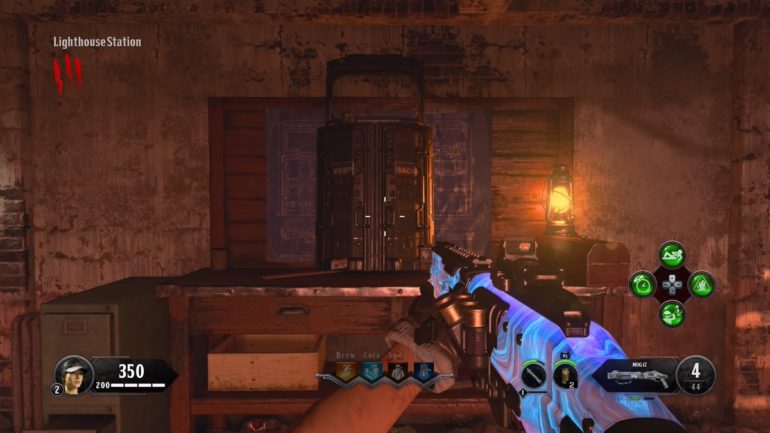
Task: Activate the right-side elixir on the wheel
Action: (x=701, y=284)
